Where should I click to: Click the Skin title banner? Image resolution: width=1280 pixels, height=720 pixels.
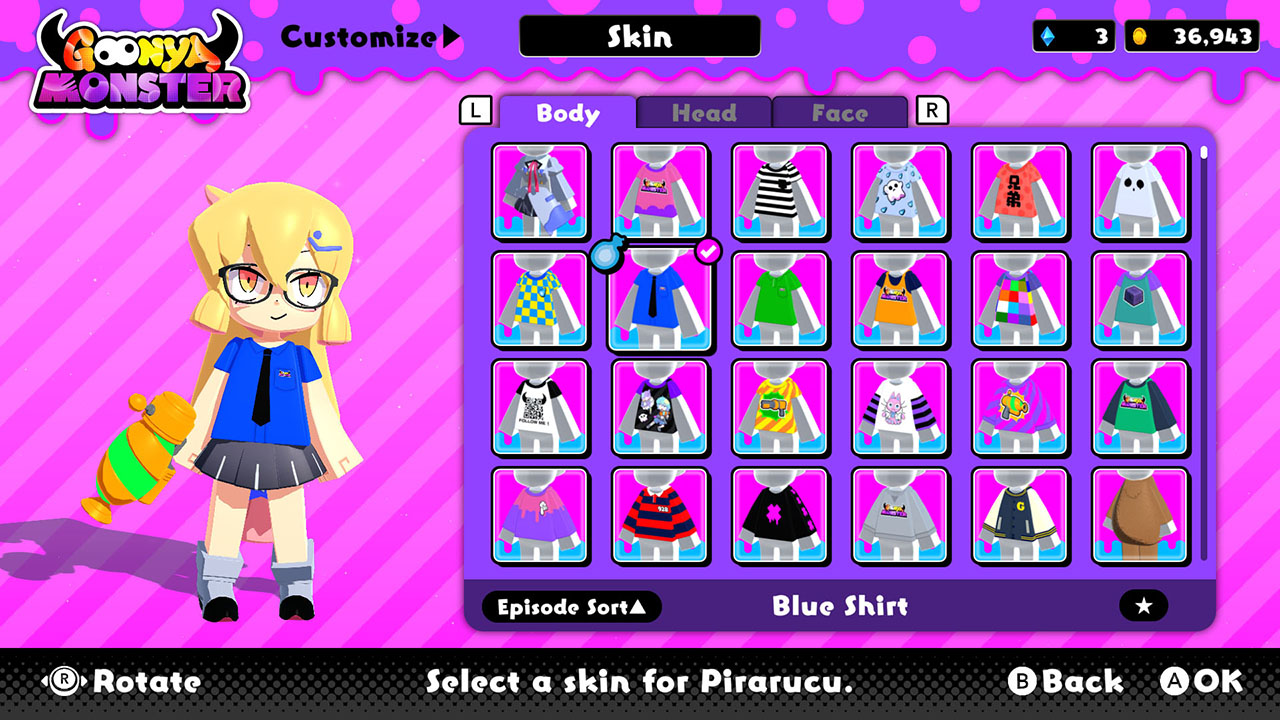click(x=639, y=37)
